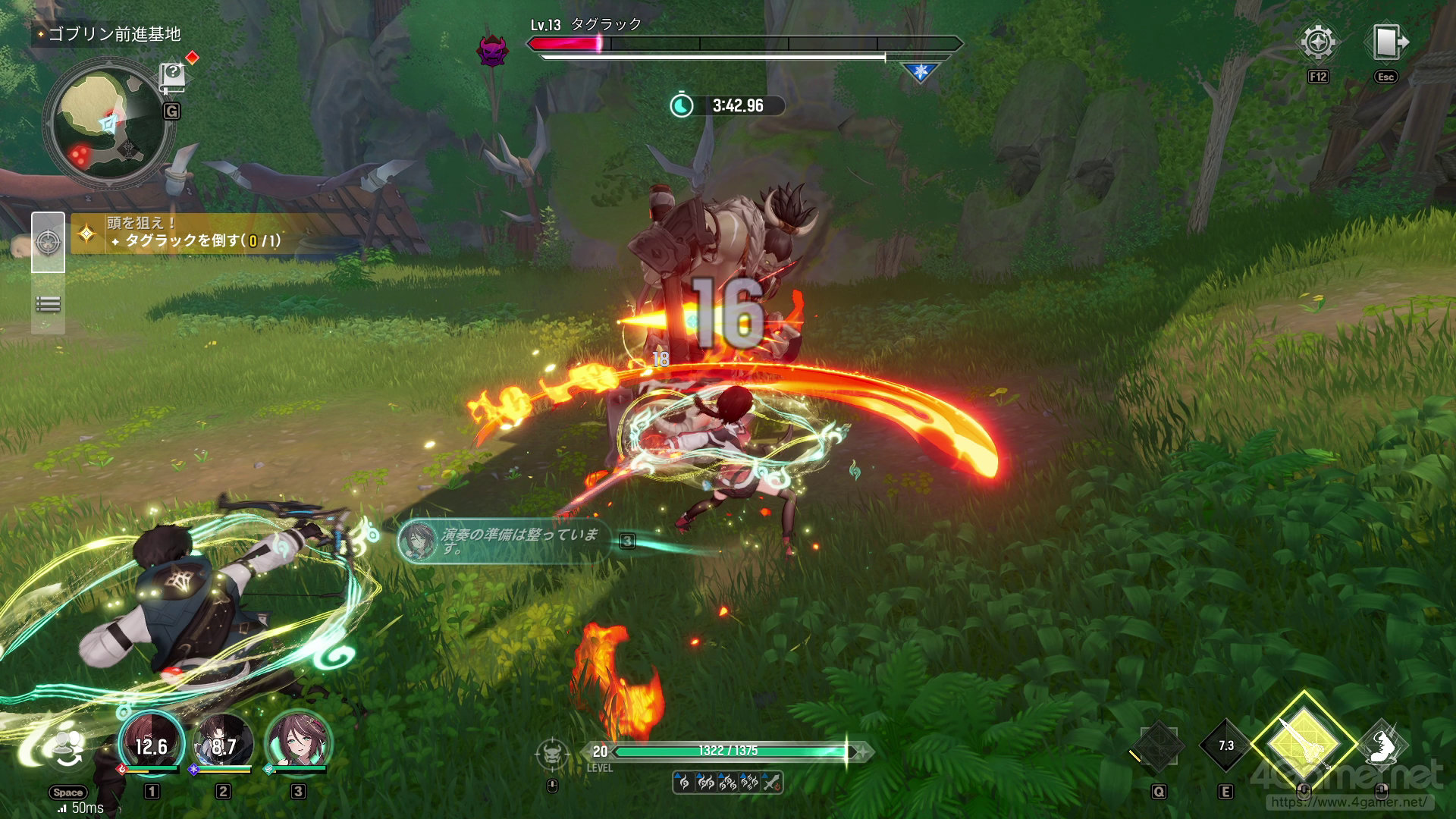
Task: Activate the dimmed ultimate skill diamond
Action: click(1158, 747)
